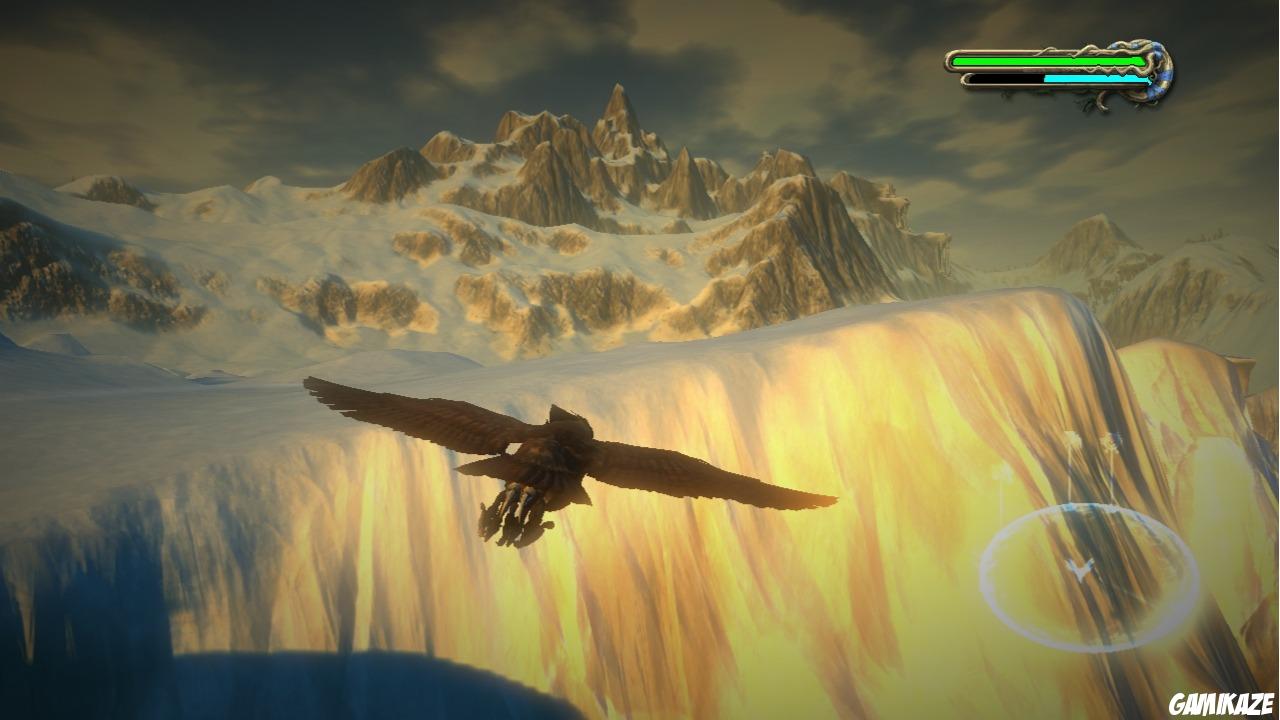Click the circular compass radar ring
Screen dimensions: 1280x720
point(1089,577)
